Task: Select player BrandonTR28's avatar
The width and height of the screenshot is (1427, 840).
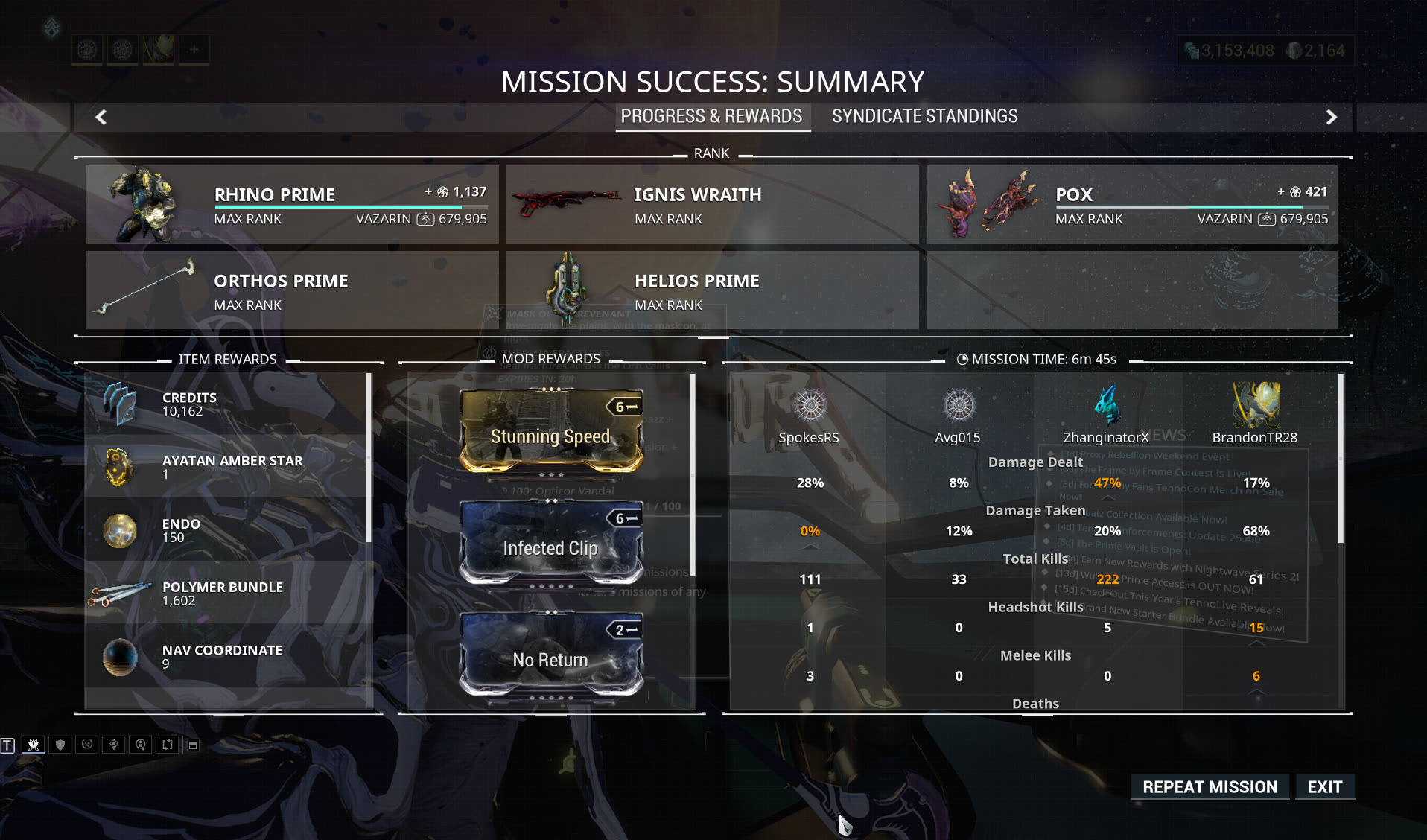Action: pyautogui.click(x=1256, y=406)
